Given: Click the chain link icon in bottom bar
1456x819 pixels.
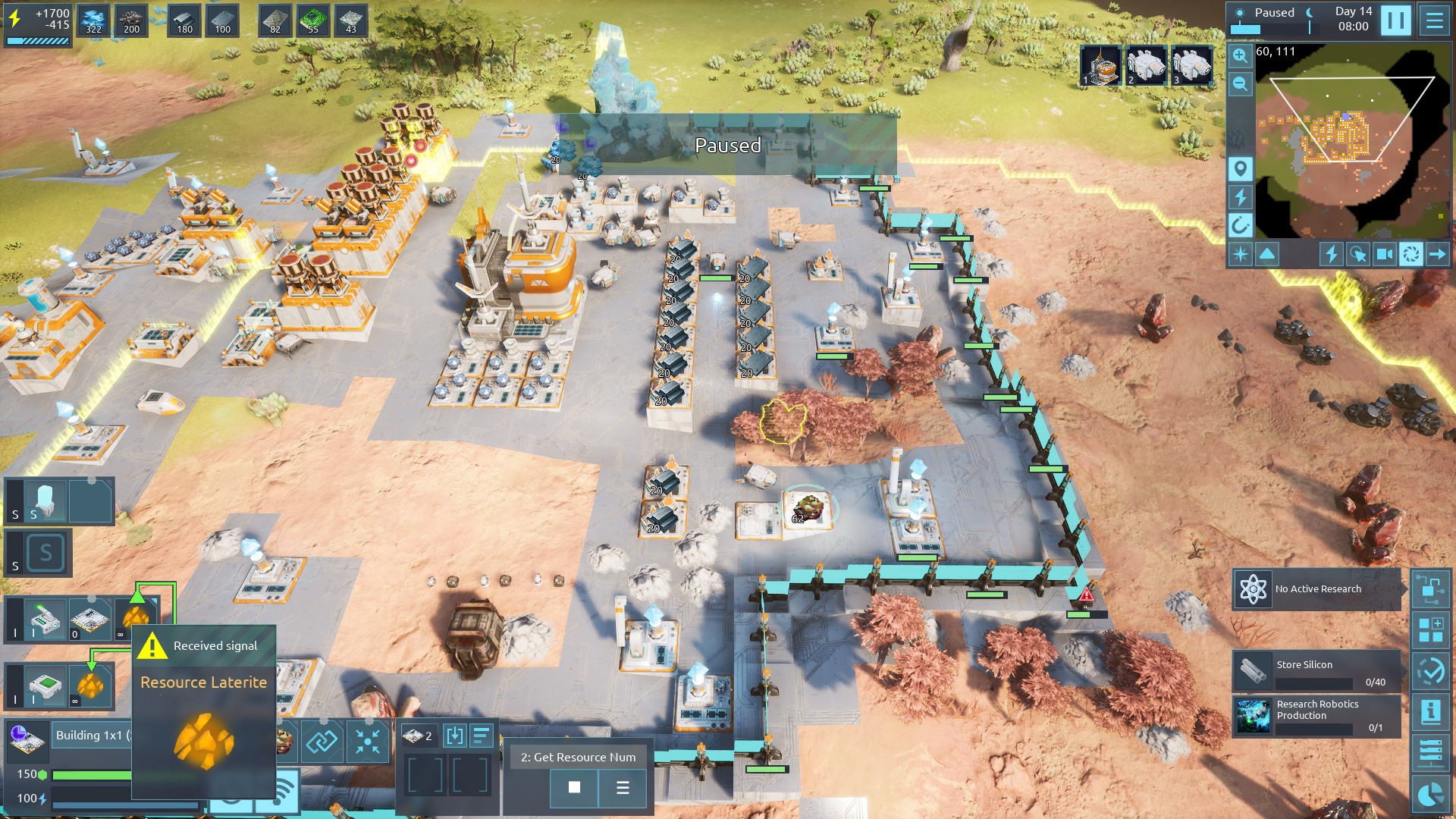Looking at the screenshot, I should click(x=321, y=741).
